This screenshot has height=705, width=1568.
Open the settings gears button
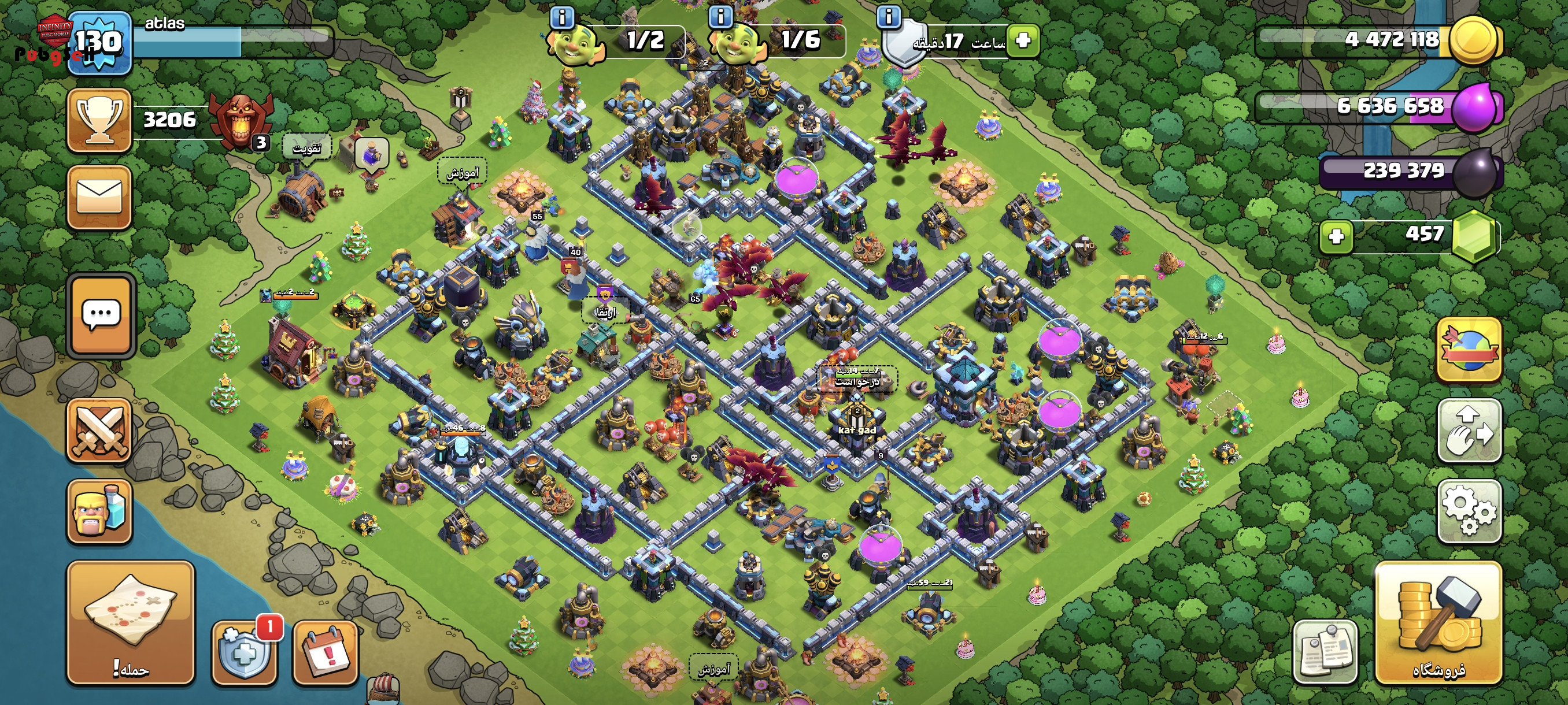coord(1469,510)
